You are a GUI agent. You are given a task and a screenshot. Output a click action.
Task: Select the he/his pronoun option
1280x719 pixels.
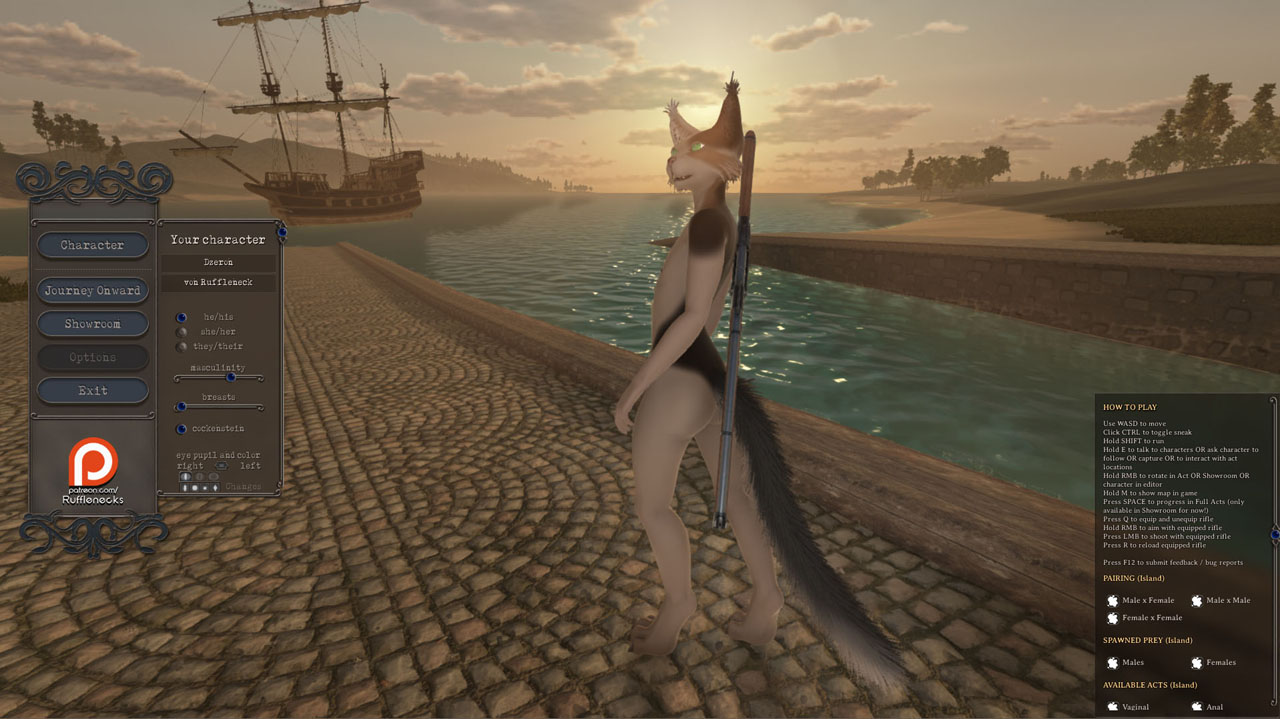pyautogui.click(x=182, y=317)
